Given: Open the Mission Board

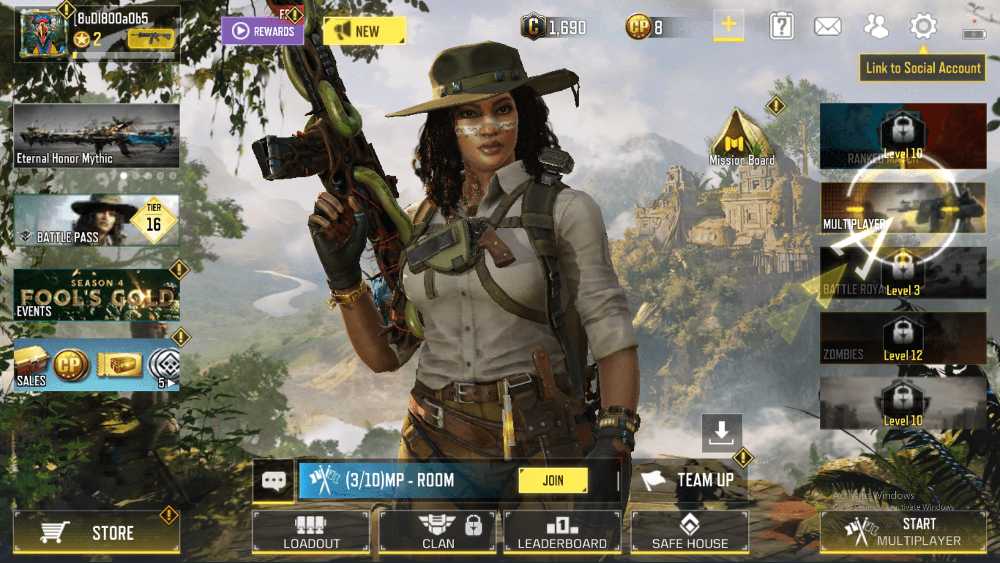Looking at the screenshot, I should [x=741, y=138].
